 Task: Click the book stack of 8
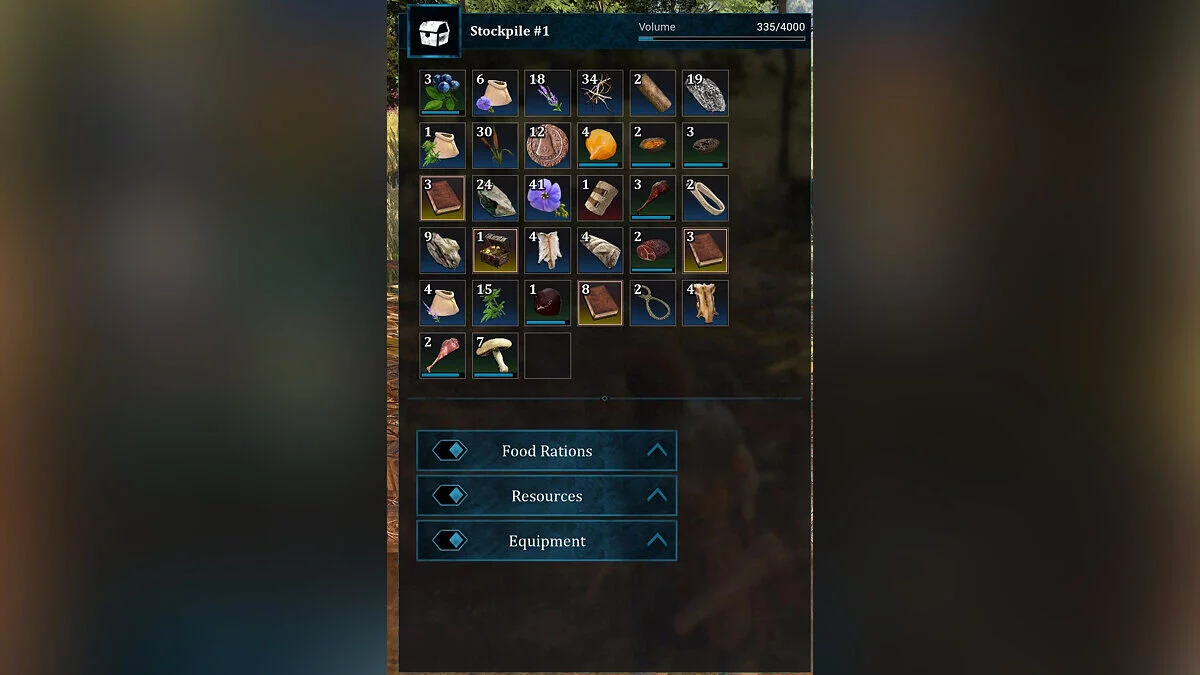(x=600, y=303)
